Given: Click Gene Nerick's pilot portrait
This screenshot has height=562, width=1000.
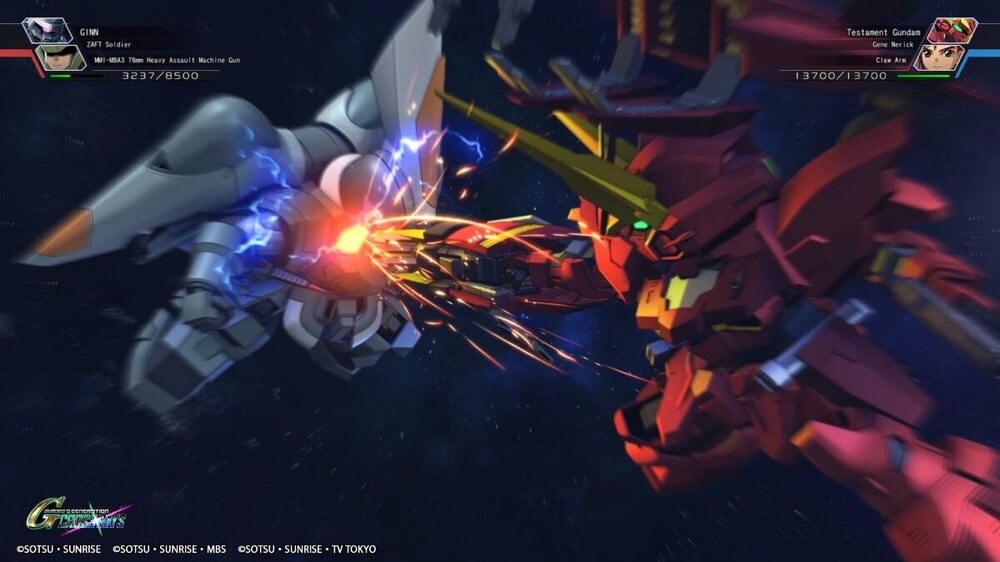Looking at the screenshot, I should point(937,58).
